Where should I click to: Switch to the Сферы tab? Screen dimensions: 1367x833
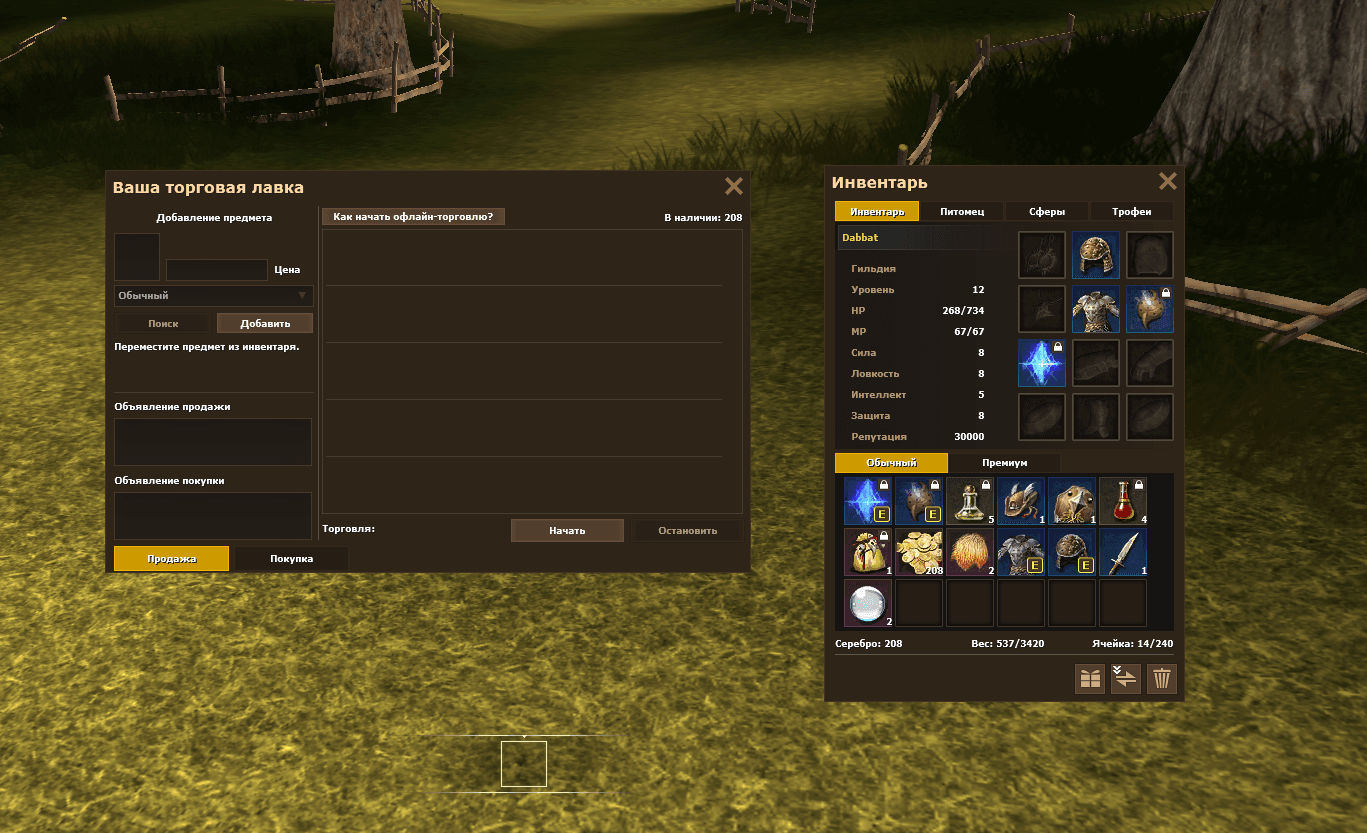(x=1047, y=212)
